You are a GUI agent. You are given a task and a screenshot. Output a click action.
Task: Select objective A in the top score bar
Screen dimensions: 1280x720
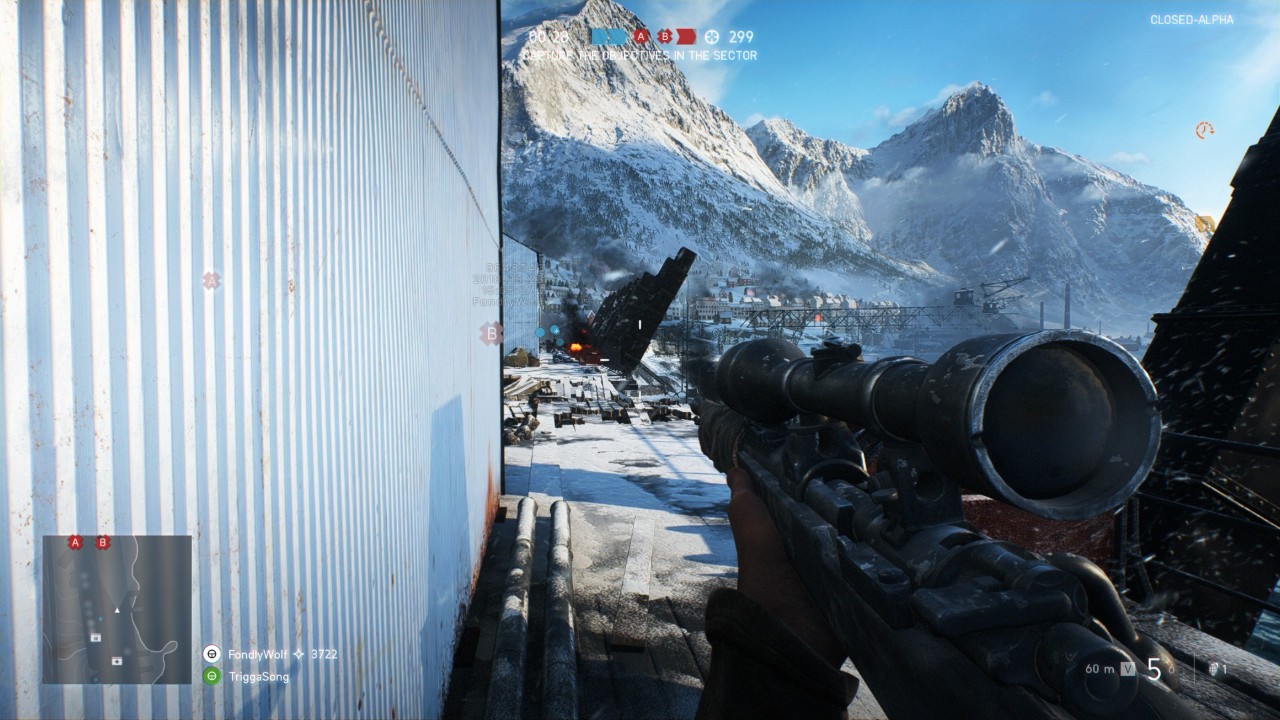click(x=641, y=37)
